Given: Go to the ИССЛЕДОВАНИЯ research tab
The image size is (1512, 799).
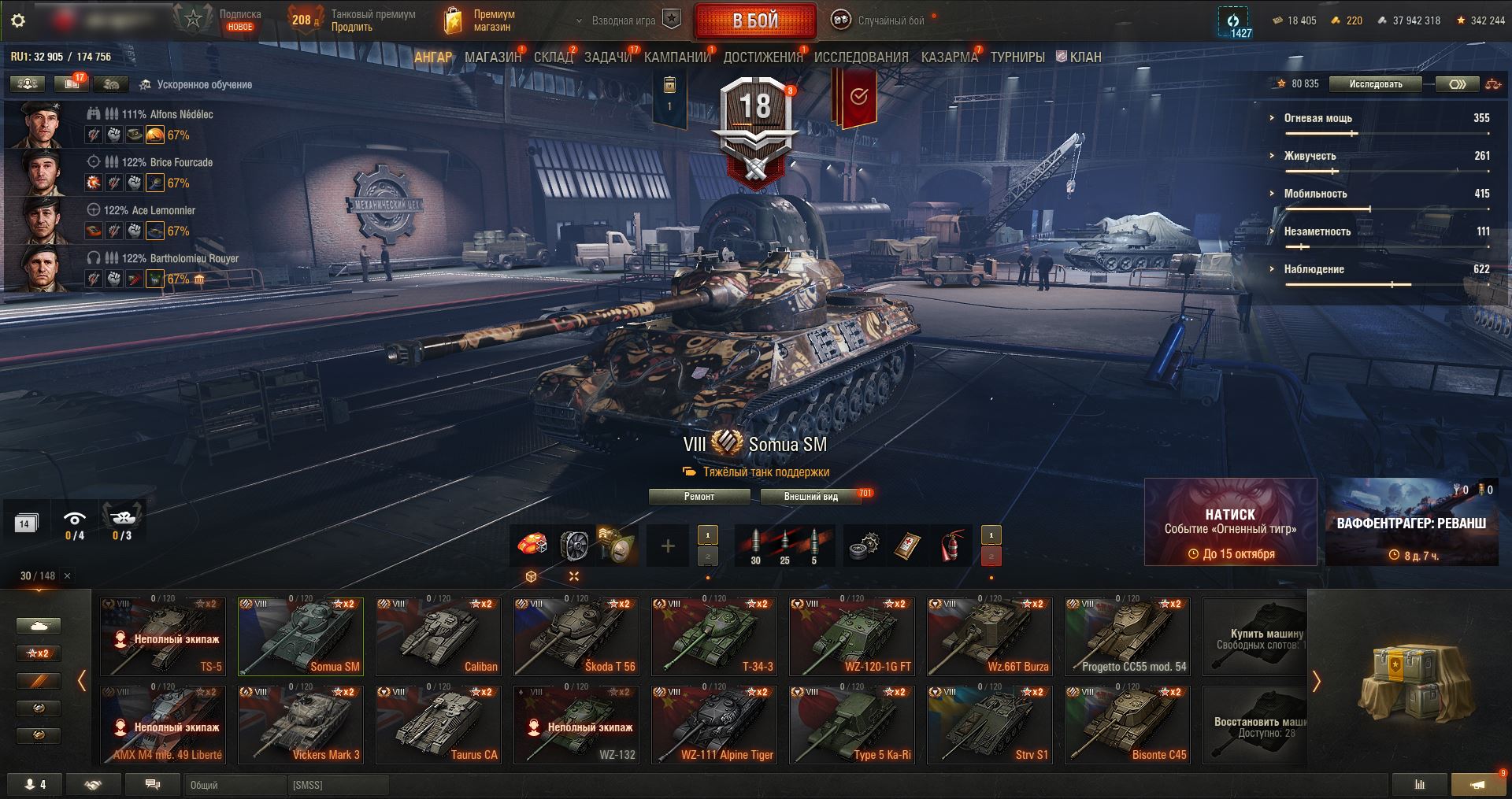Looking at the screenshot, I should [x=861, y=57].
